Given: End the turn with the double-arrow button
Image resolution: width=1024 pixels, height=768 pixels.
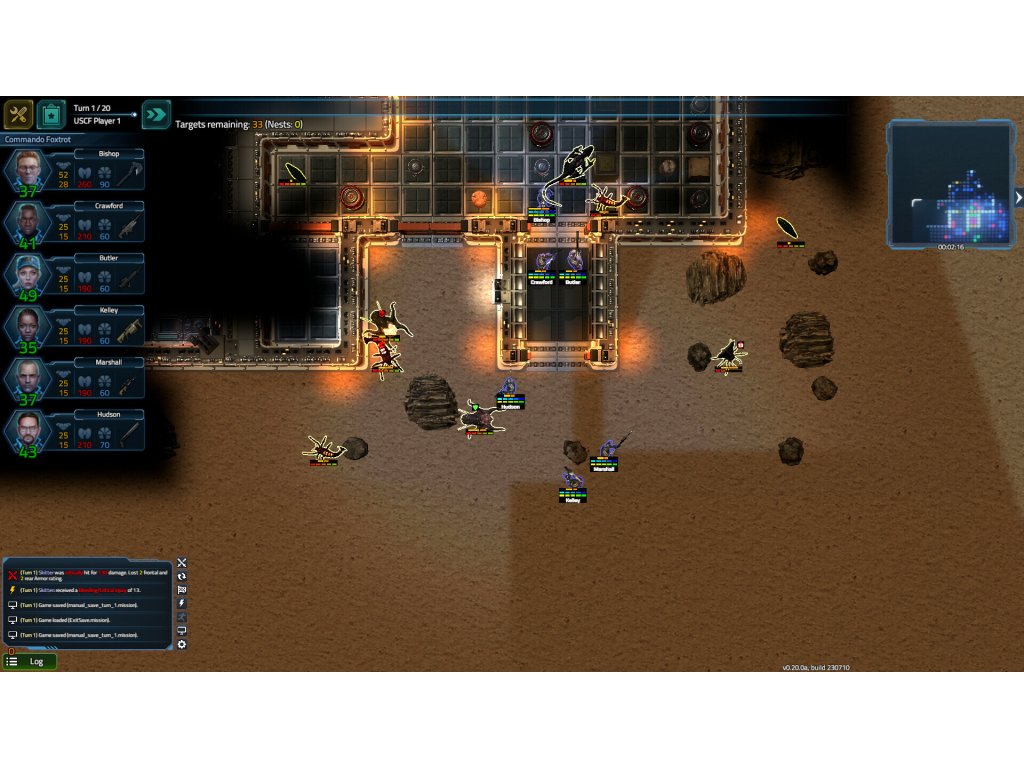Looking at the screenshot, I should tap(155, 114).
